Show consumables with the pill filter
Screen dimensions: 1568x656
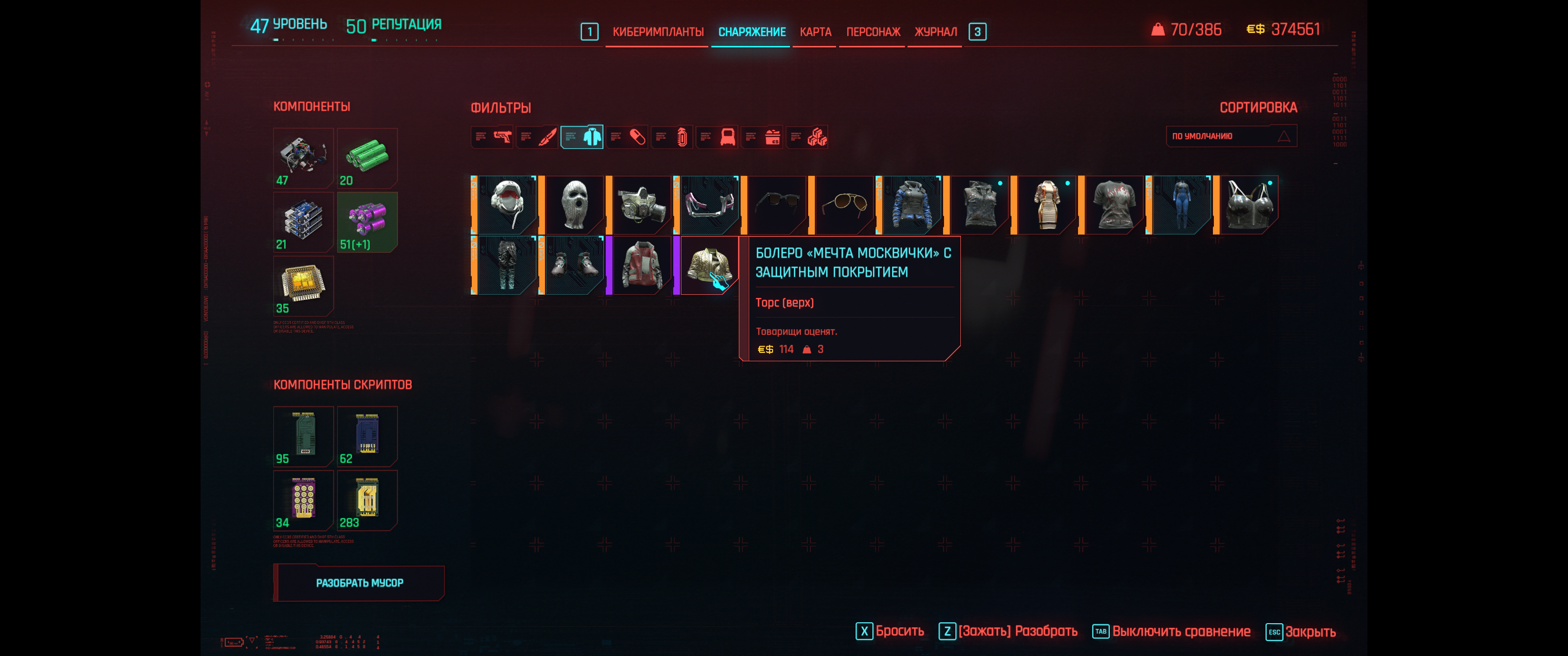[x=628, y=137]
